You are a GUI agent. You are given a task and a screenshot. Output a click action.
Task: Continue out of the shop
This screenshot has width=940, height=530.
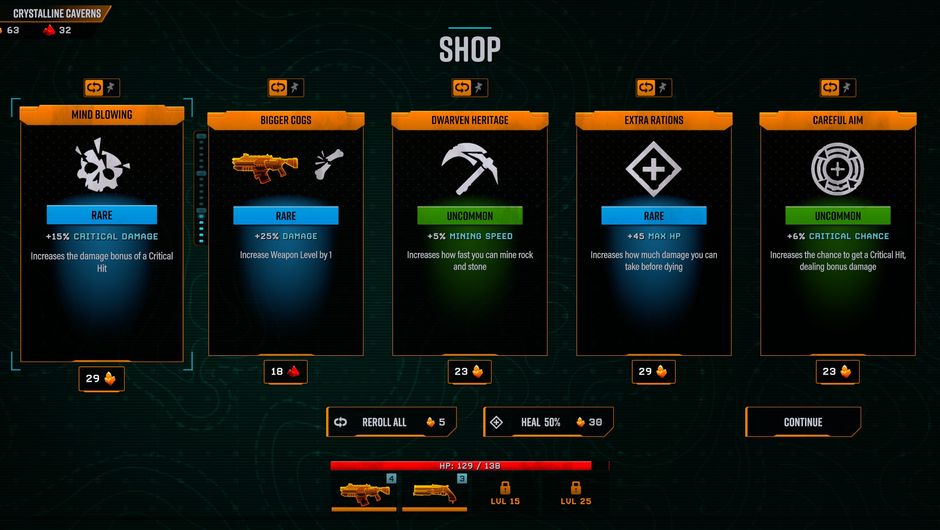click(x=803, y=422)
